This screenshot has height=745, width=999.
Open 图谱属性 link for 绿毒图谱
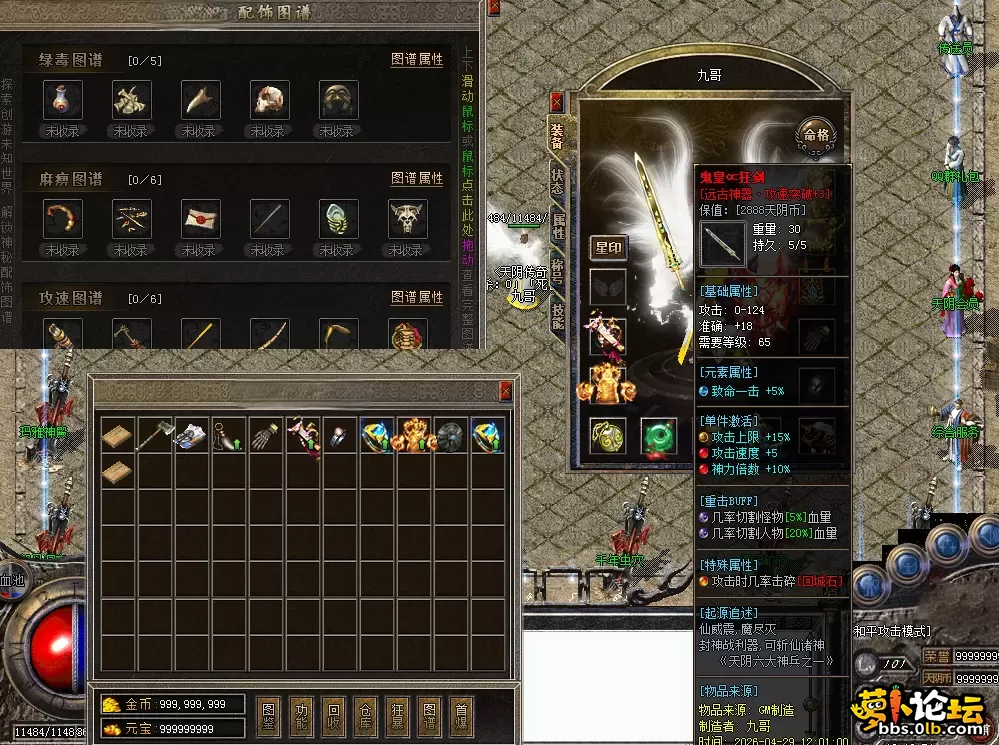click(x=417, y=60)
